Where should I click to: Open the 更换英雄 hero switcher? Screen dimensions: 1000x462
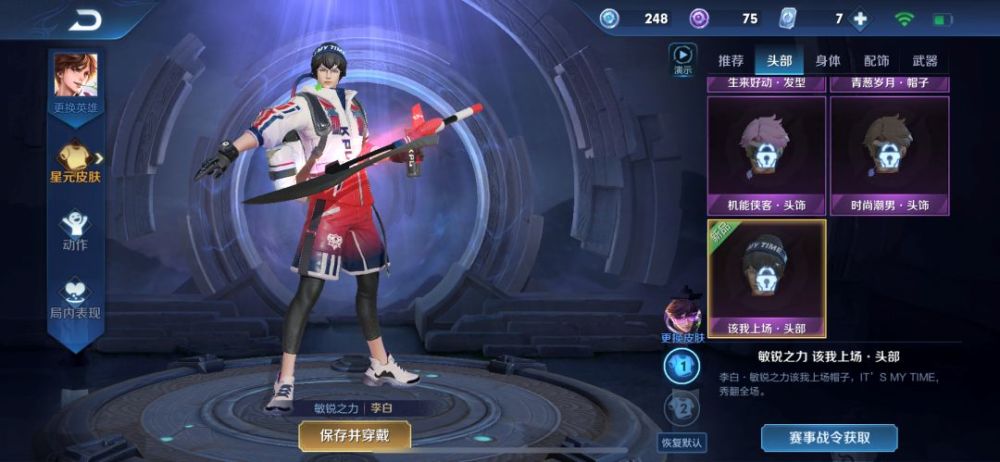(x=75, y=83)
